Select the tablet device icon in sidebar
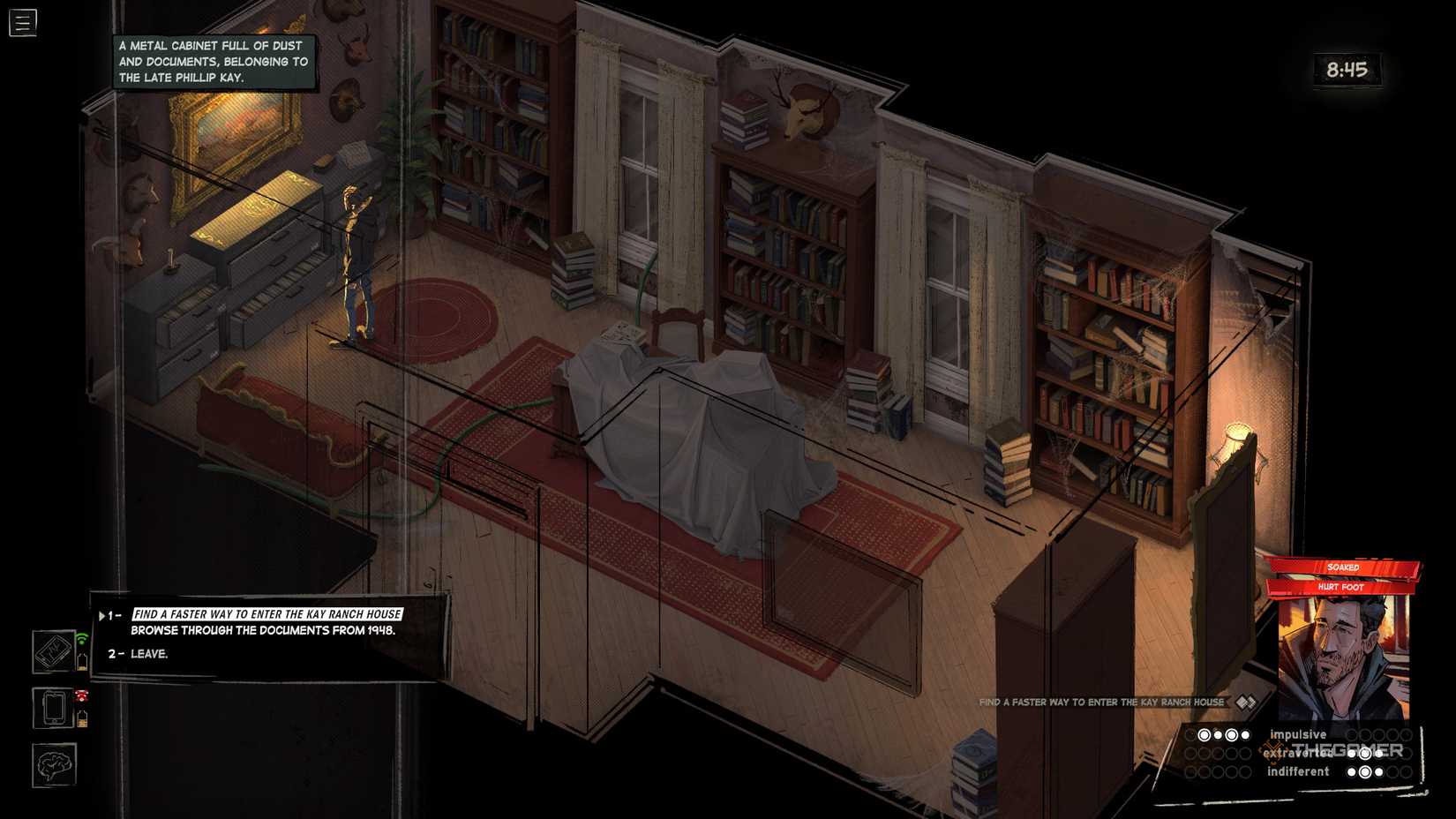Screen dimensions: 1456x819 point(51,650)
